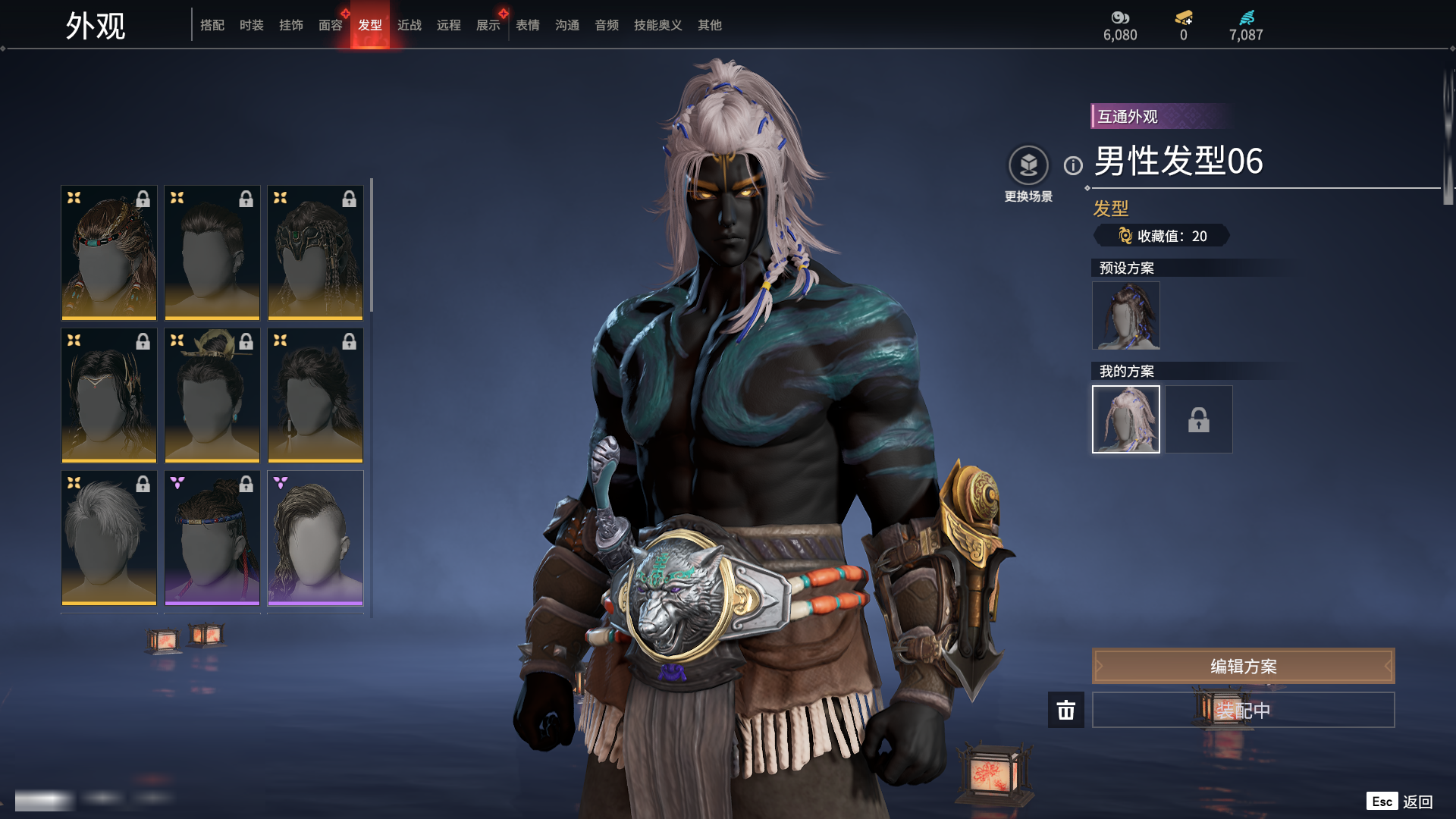Open the info icon beside 男性发型06
1456x819 pixels.
point(1073,165)
